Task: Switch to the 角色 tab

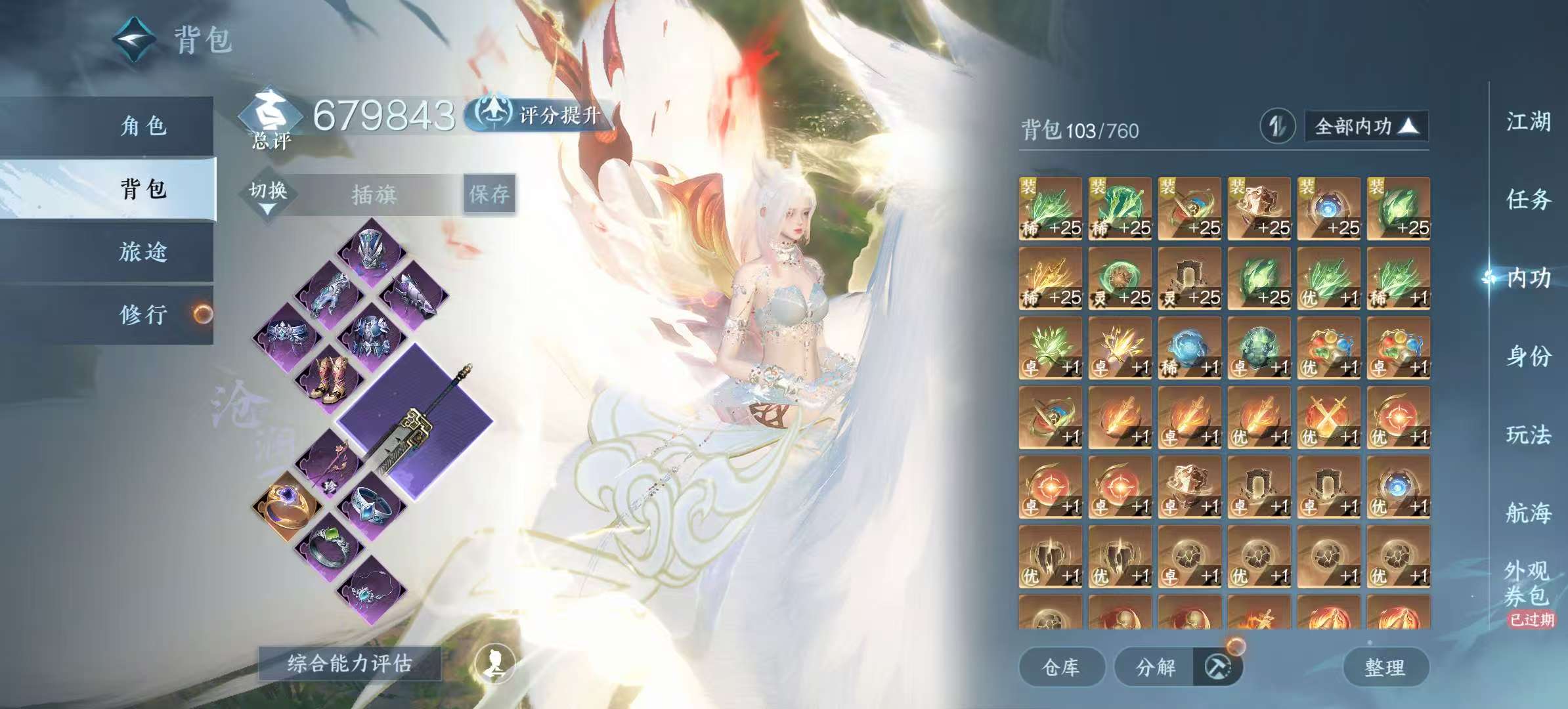Action: pos(143,125)
